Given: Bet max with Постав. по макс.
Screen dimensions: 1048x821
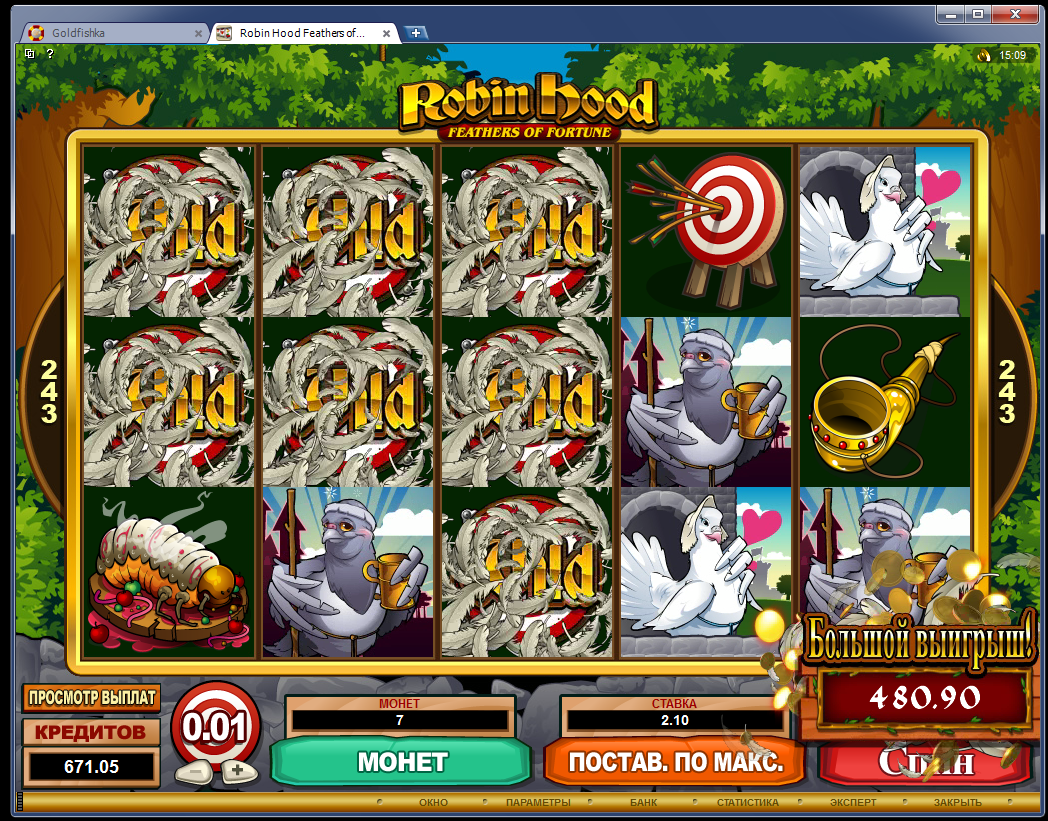Looking at the screenshot, I should click(675, 762).
